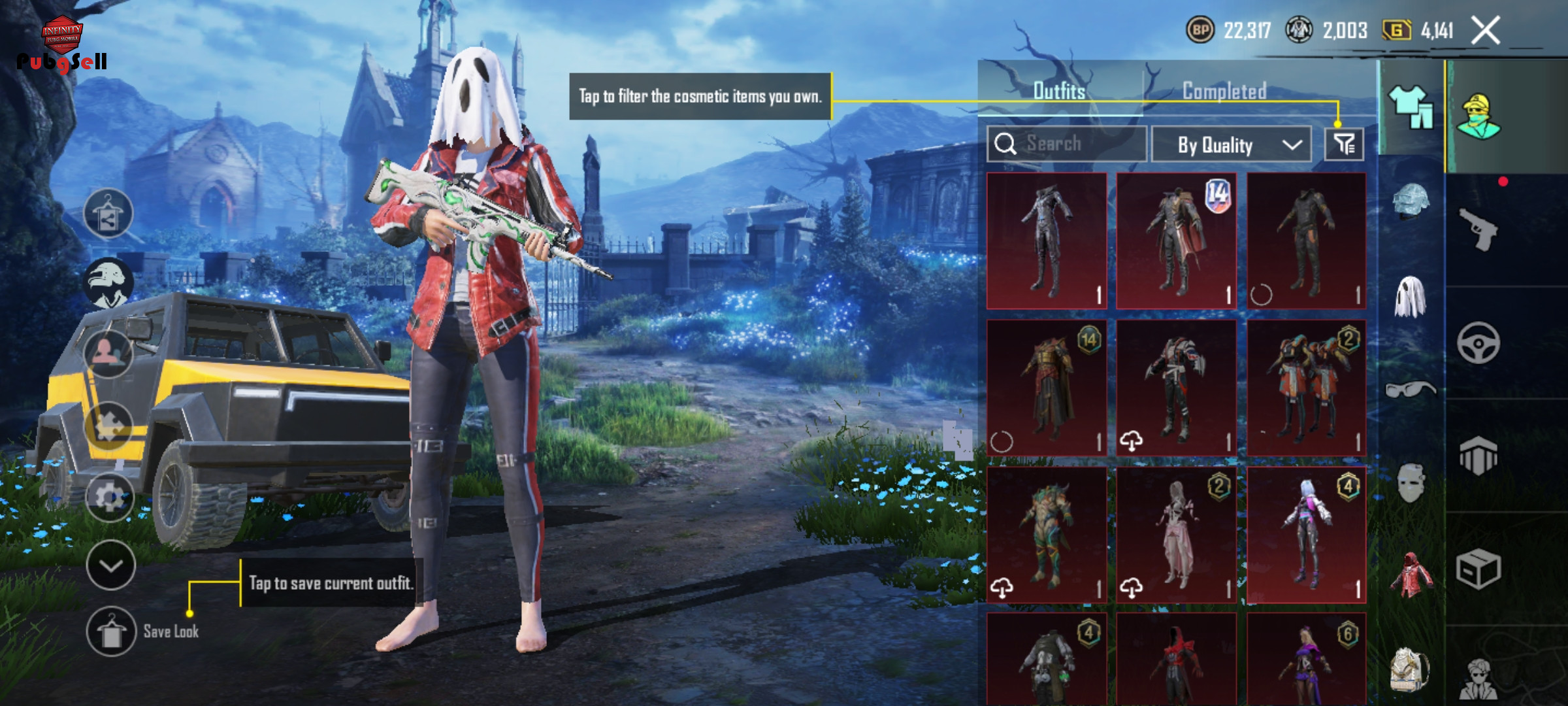Click the outfit Search field
The width and height of the screenshot is (1568, 706).
point(1067,144)
